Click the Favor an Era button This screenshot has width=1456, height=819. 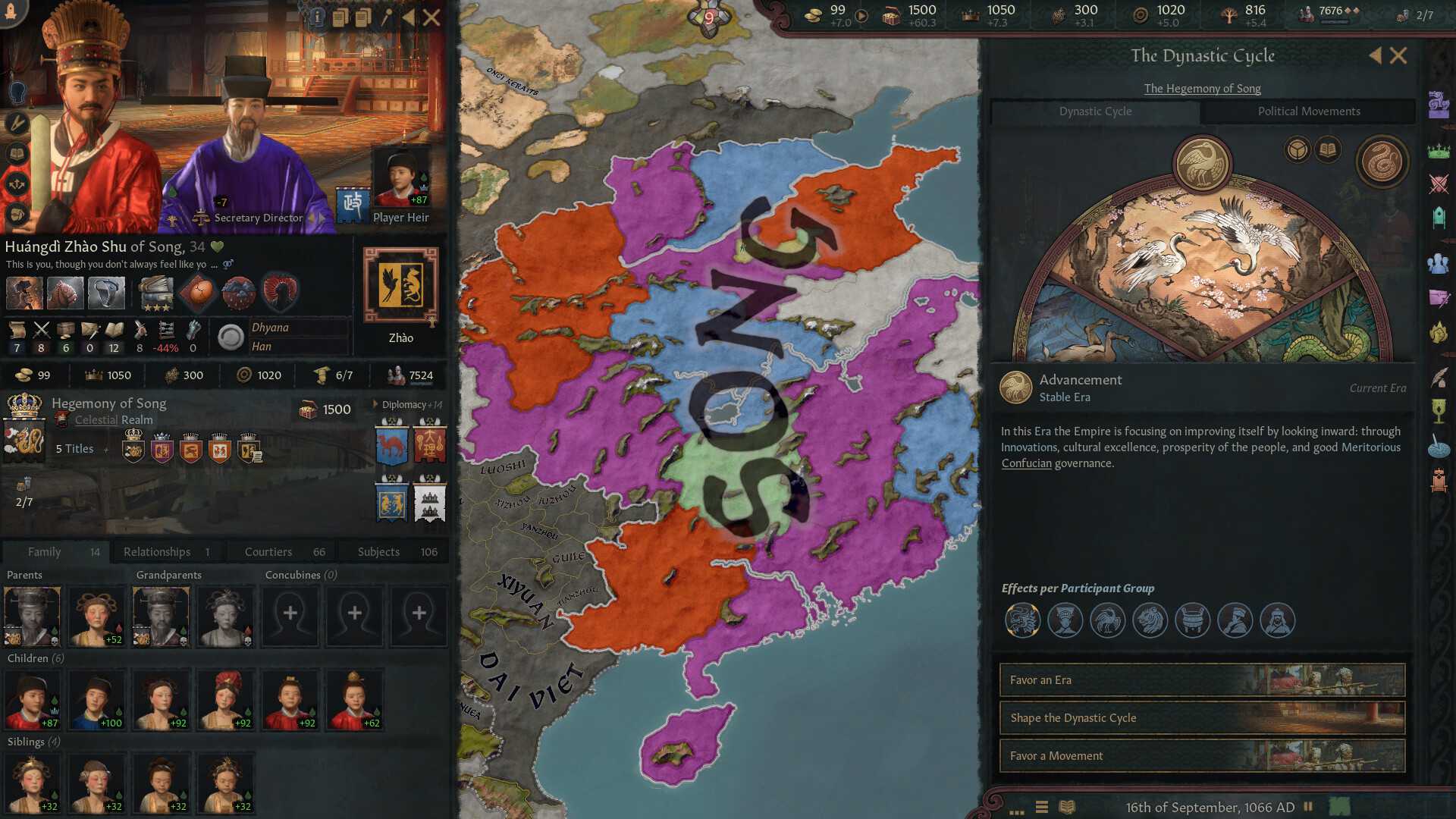point(1201,680)
